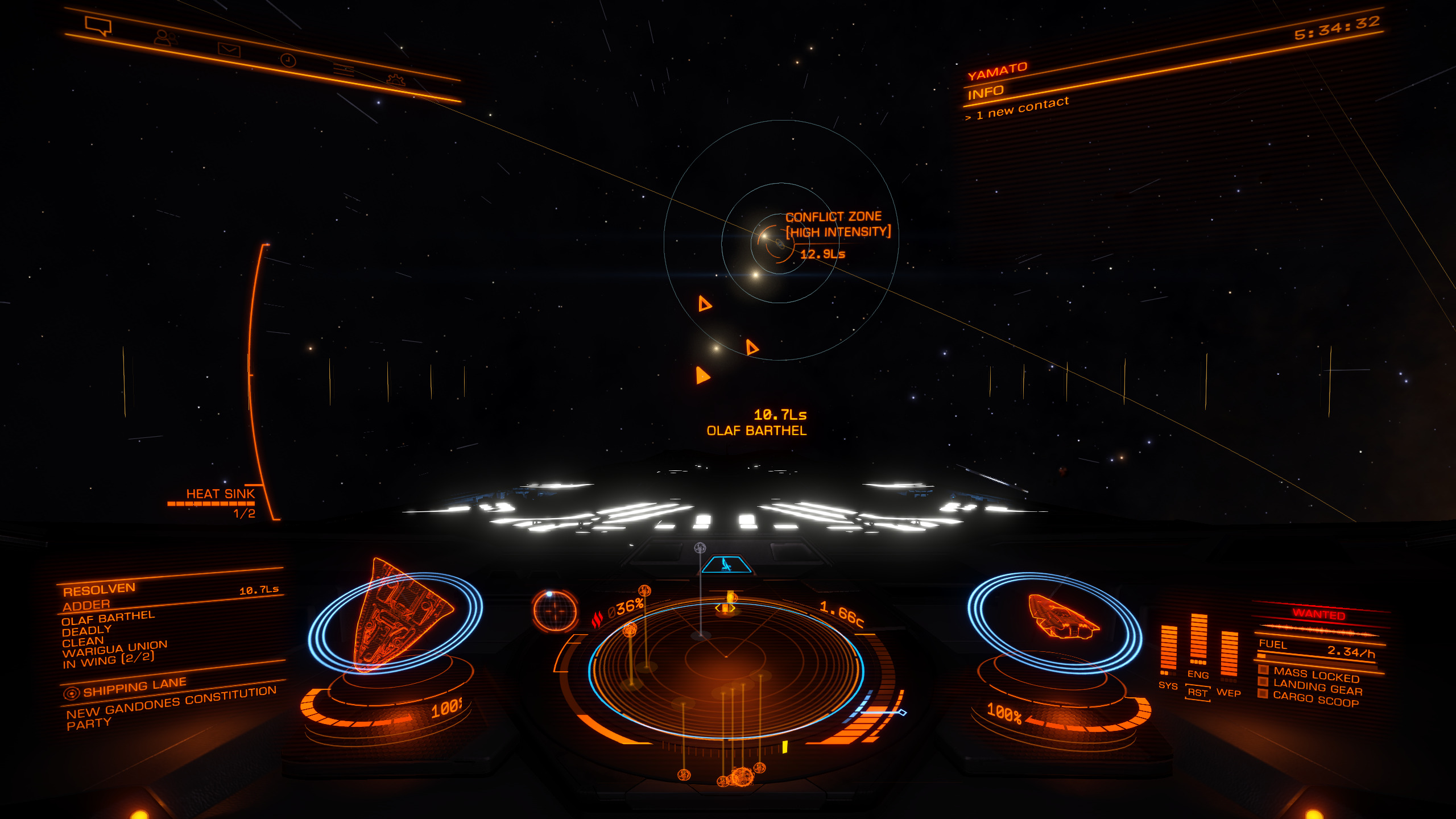Select the Heat Sink fire group indicator

click(220, 494)
